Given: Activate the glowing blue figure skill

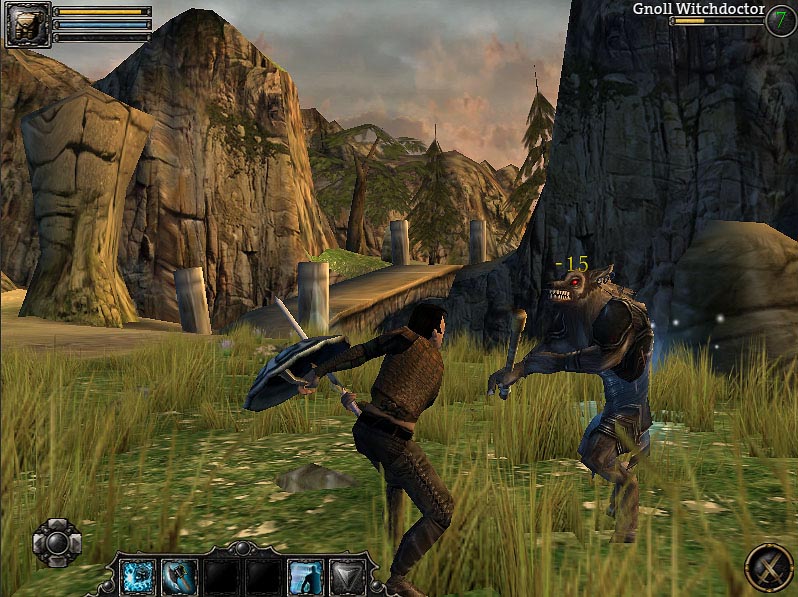Looking at the screenshot, I should [x=304, y=576].
